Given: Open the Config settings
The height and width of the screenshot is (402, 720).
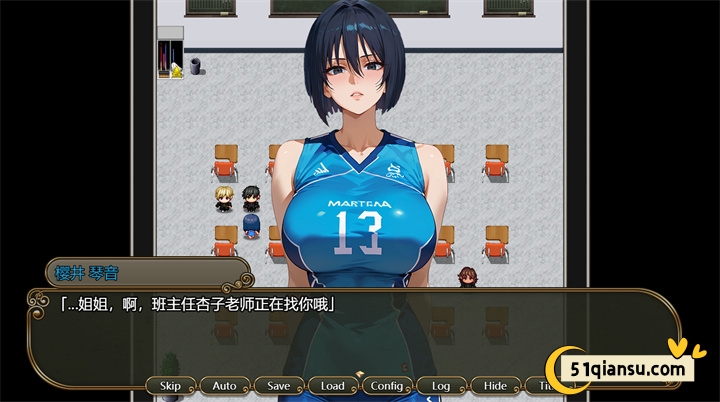Looking at the screenshot, I should click(386, 386).
